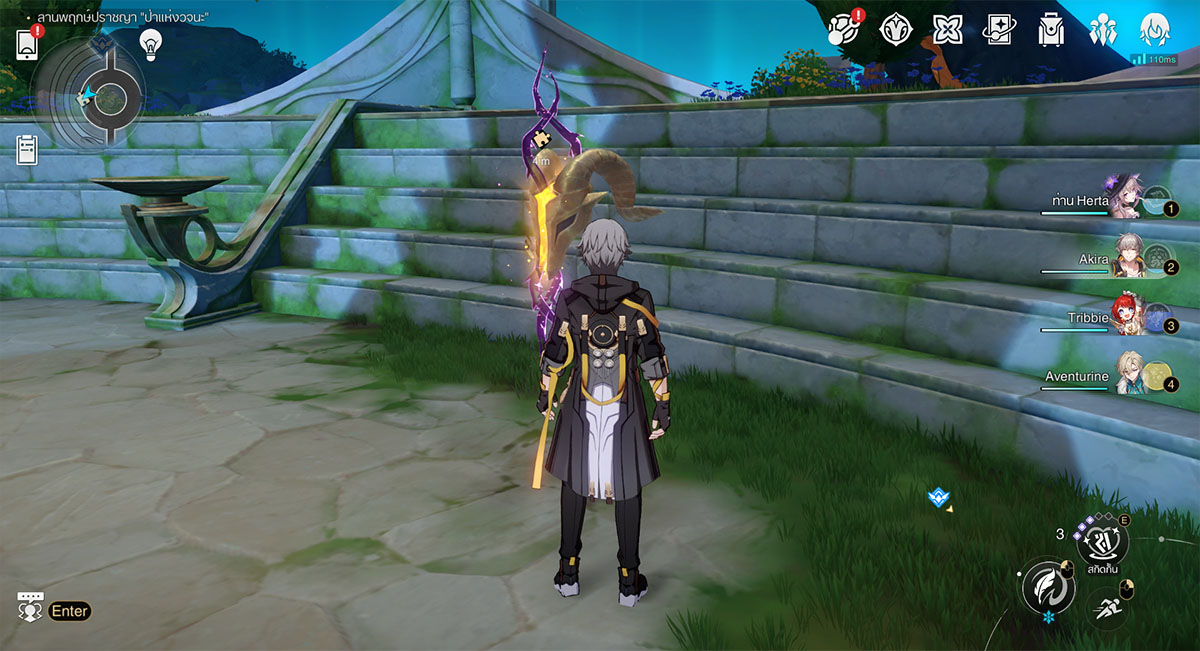
Task: Open the compass-shaped guide icon
Action: [x=895, y=30]
